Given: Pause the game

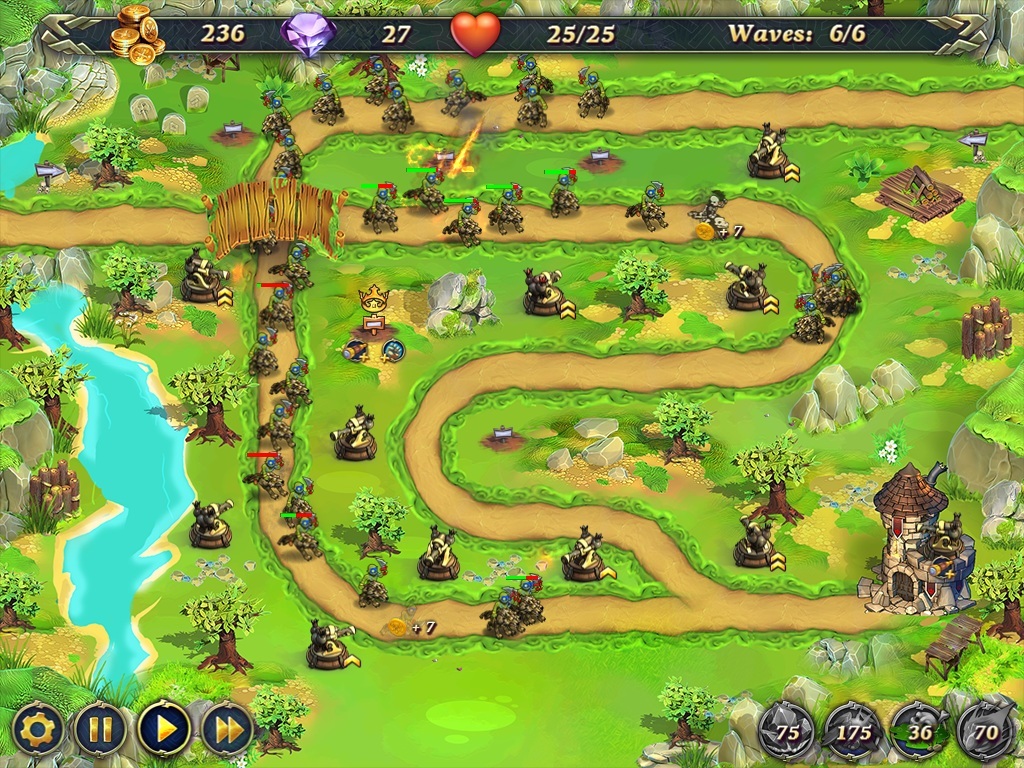Looking at the screenshot, I should [100, 729].
